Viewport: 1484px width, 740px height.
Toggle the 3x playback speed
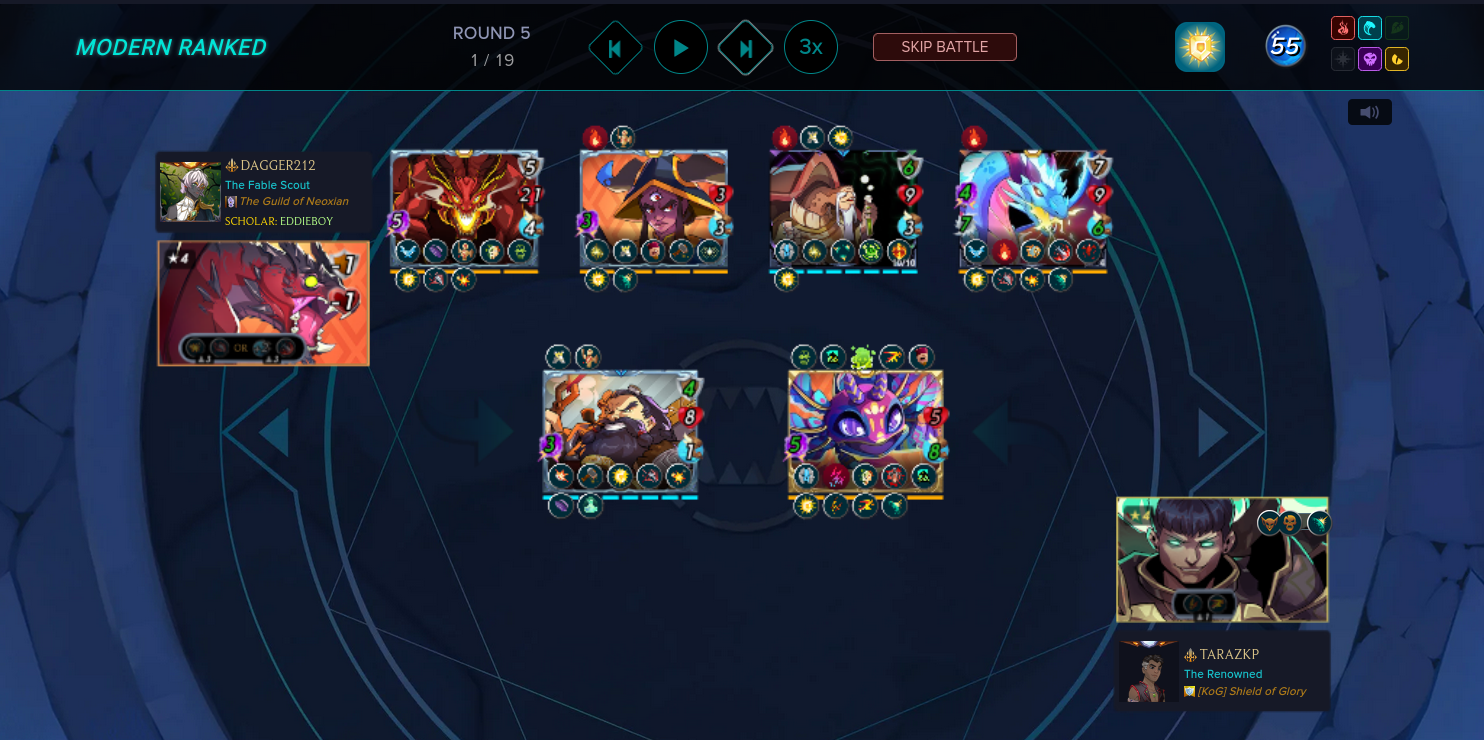(811, 47)
